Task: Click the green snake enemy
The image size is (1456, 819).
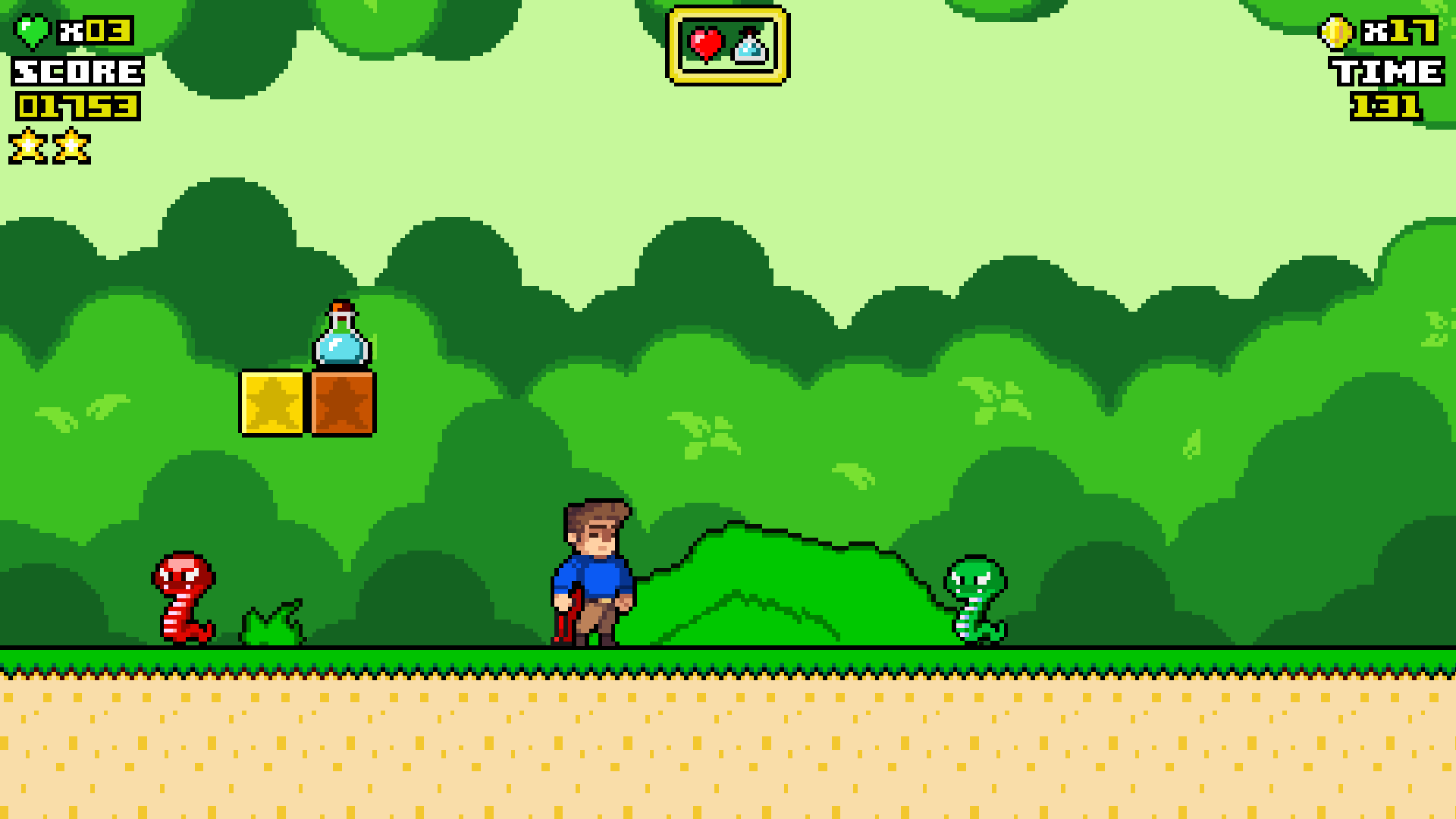Action: tap(974, 599)
